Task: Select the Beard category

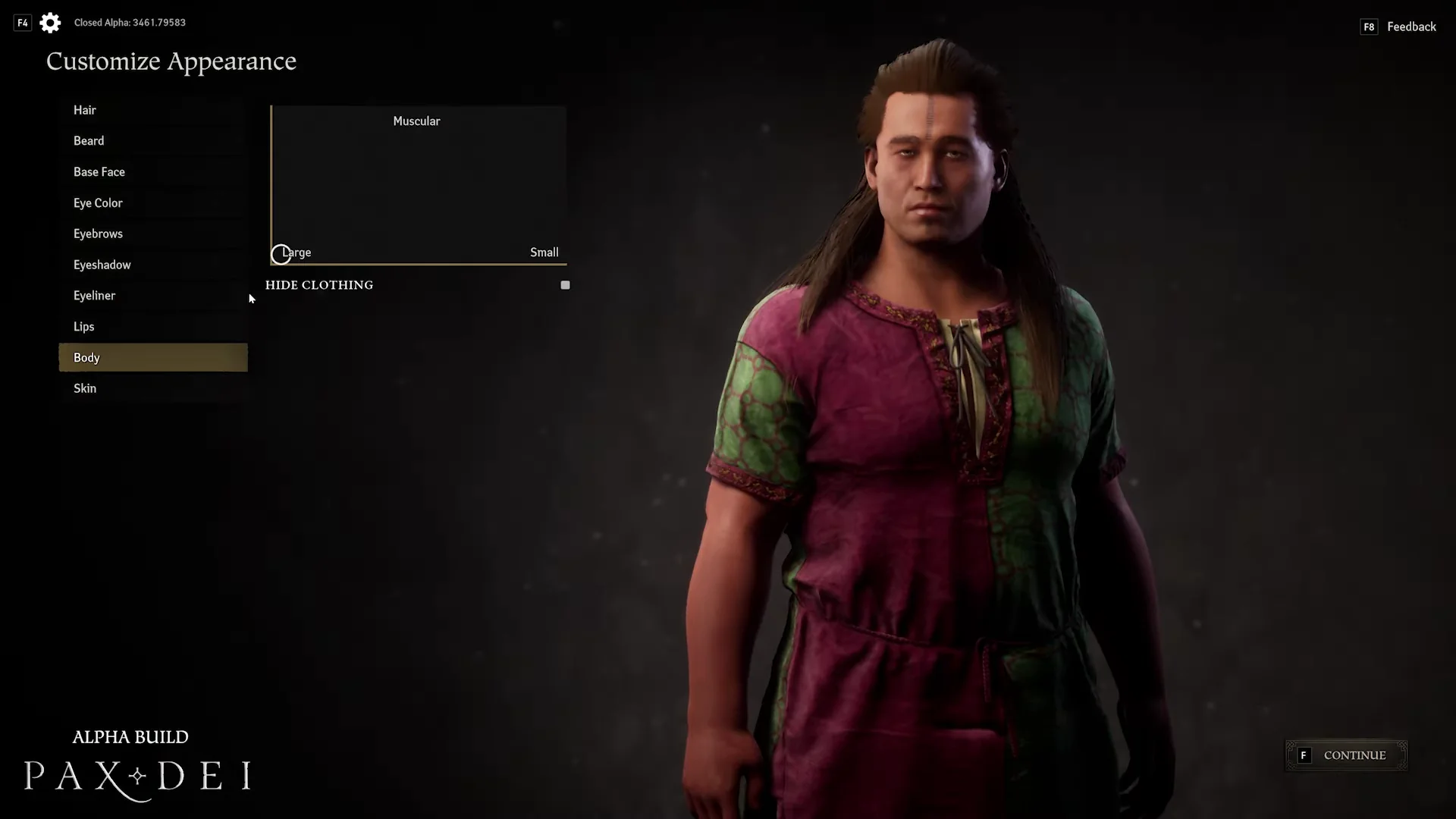Action: tap(89, 141)
